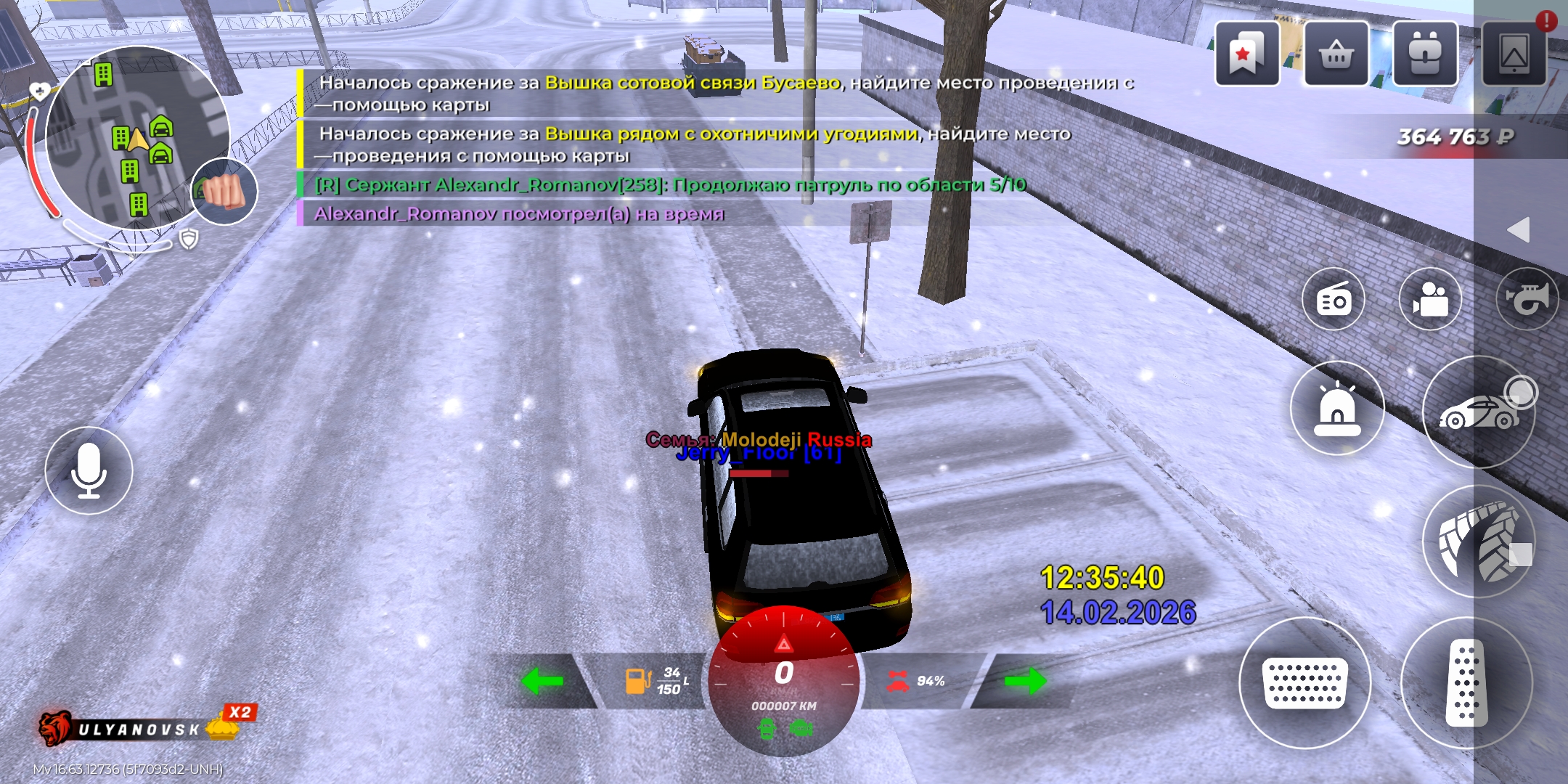Viewport: 1568px width, 784px height.
Task: Turn on the left turn signal arrow
Action: pyautogui.click(x=542, y=681)
